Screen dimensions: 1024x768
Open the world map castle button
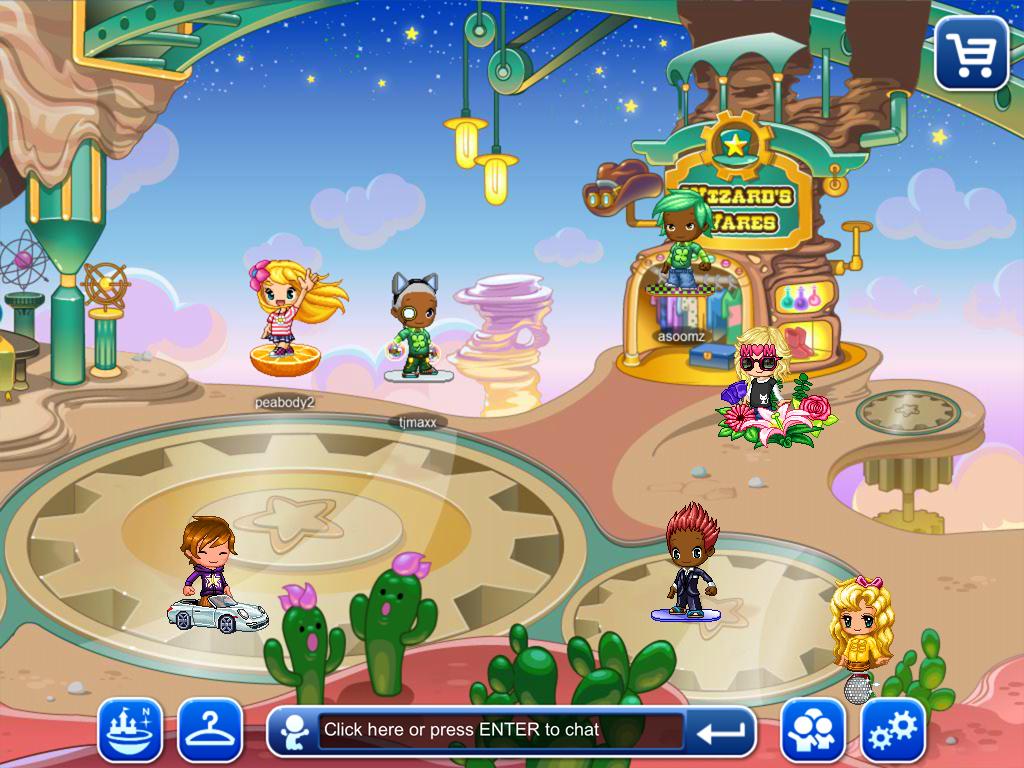[x=130, y=730]
